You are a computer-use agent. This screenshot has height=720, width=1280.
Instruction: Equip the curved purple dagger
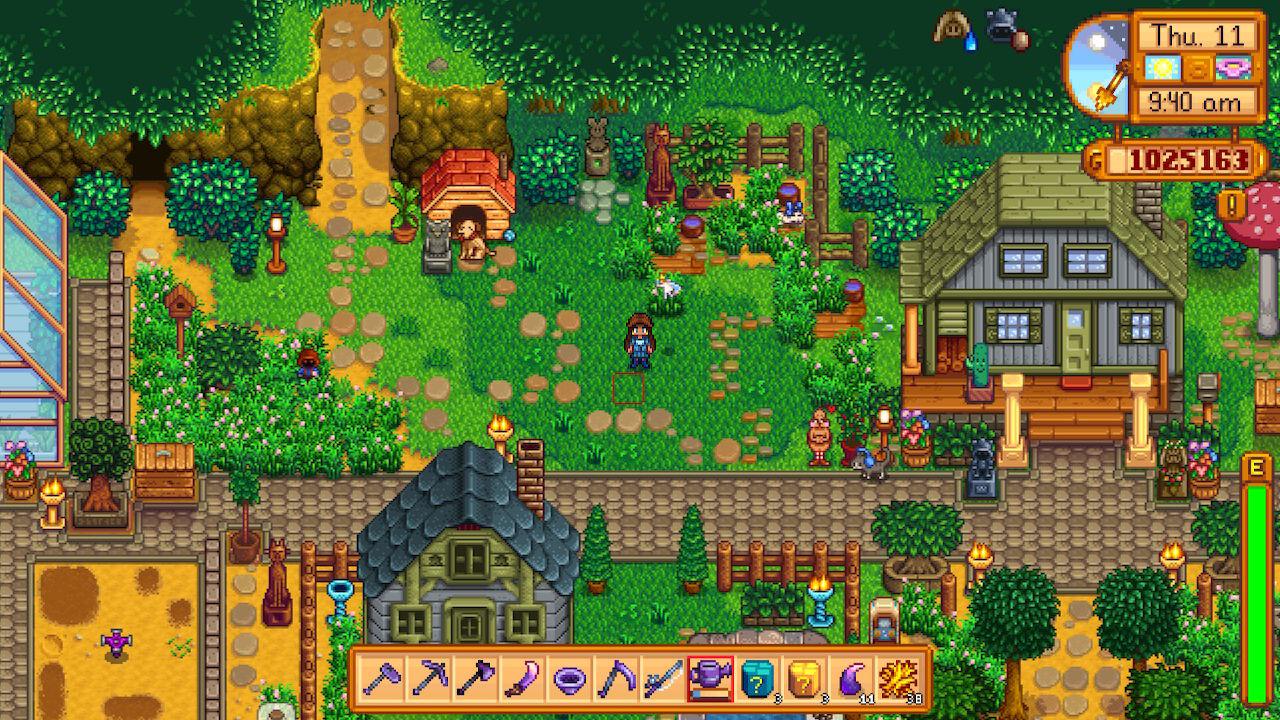522,679
